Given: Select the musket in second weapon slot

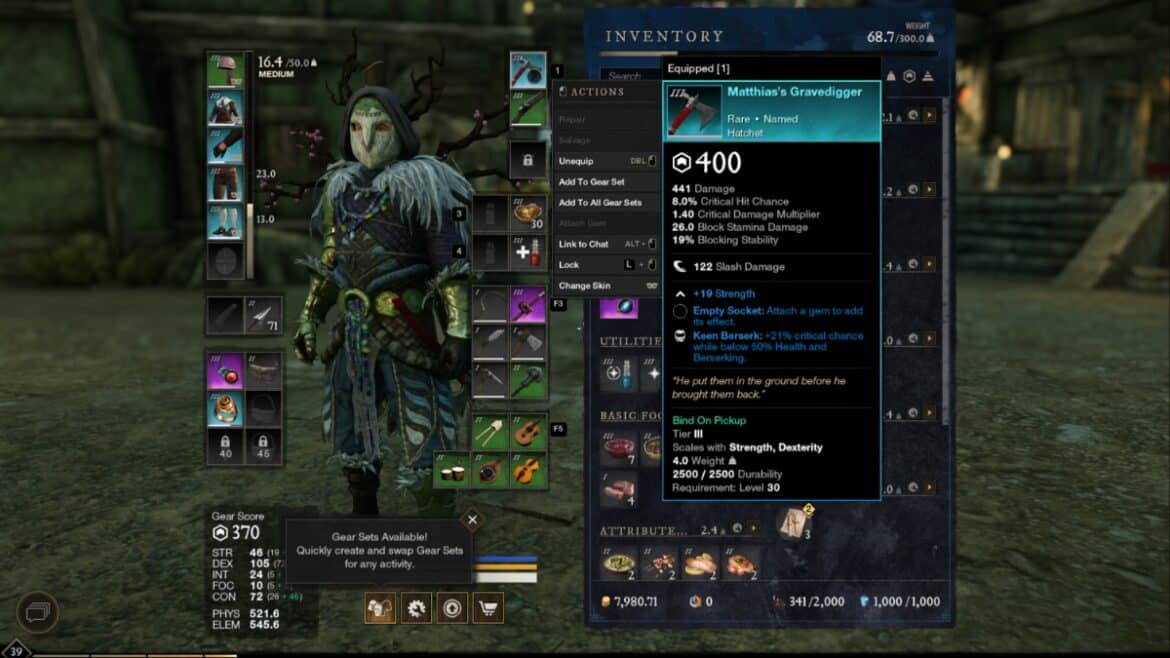Looking at the screenshot, I should 528,109.
